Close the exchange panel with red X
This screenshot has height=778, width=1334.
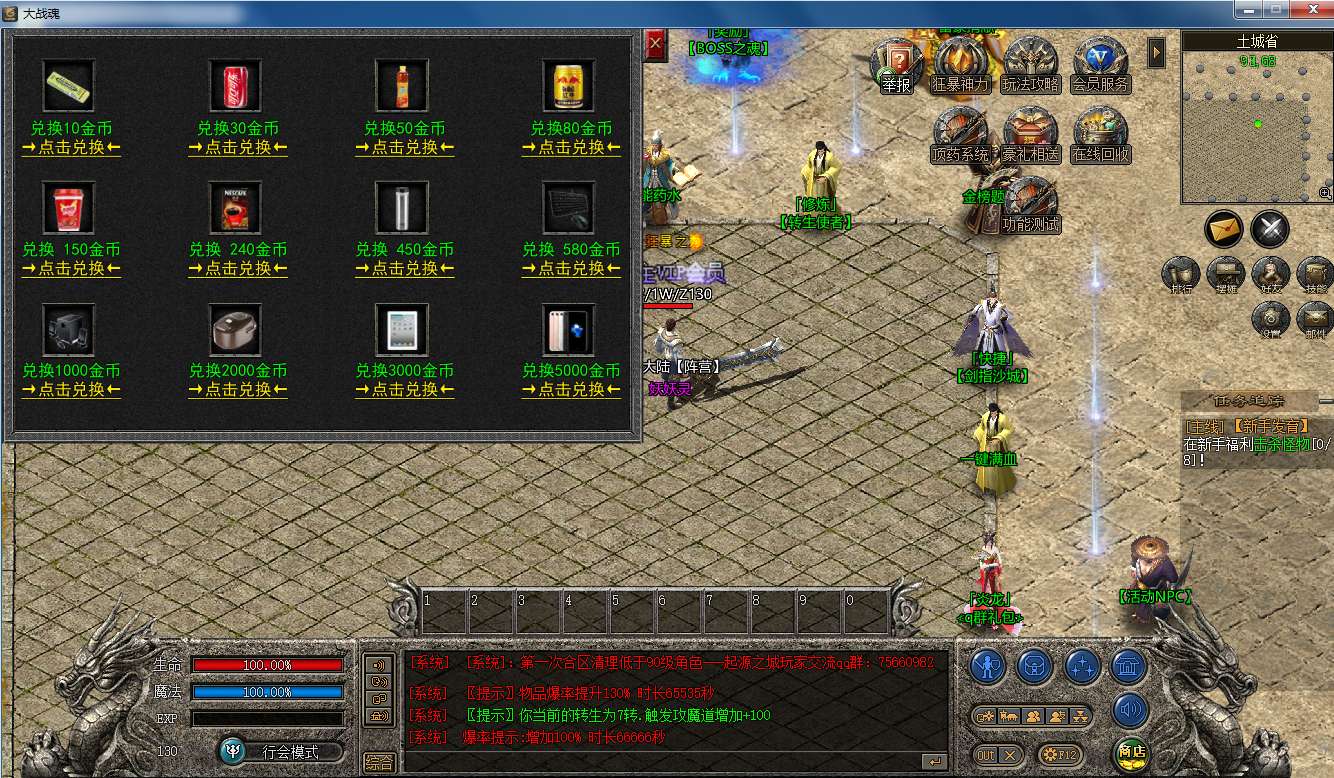tap(655, 44)
